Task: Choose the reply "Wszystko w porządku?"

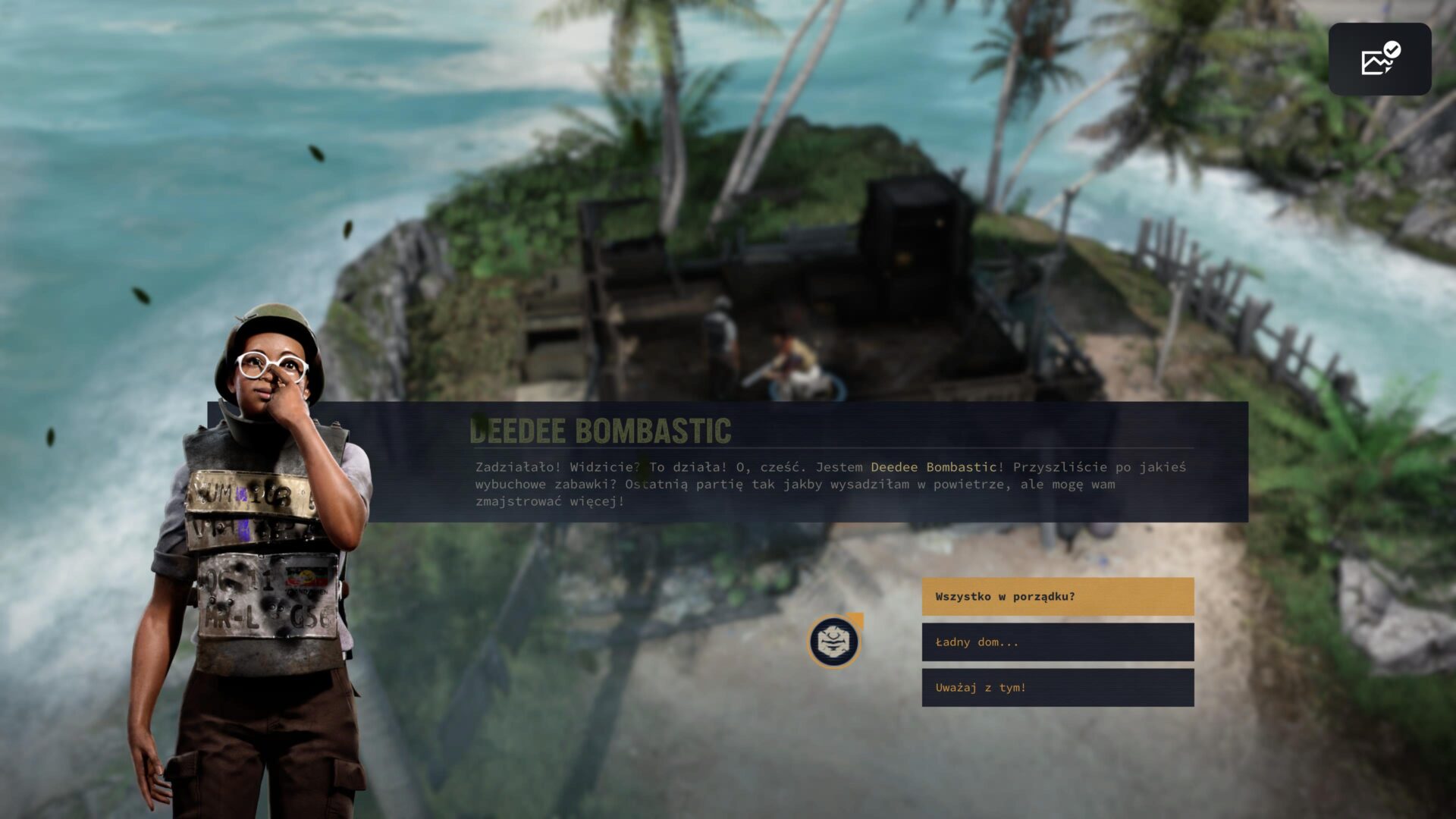Action: point(1057,597)
